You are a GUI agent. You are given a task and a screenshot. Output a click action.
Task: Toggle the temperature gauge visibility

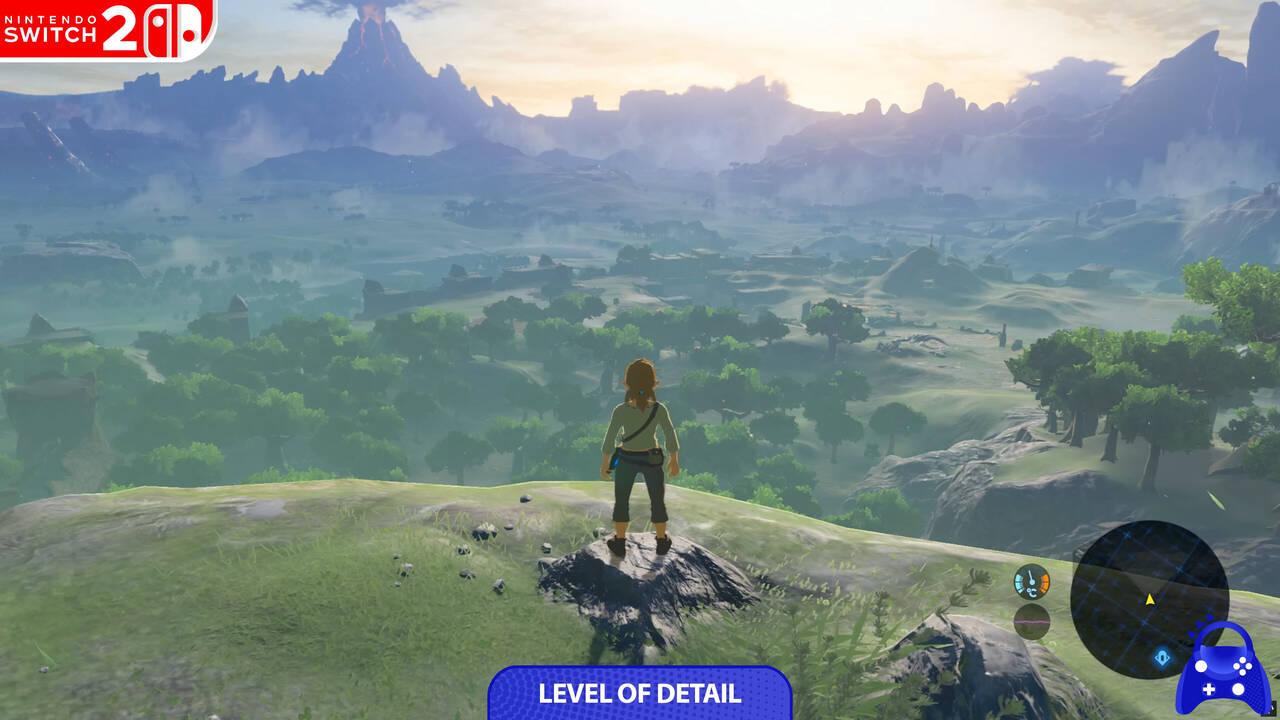pyautogui.click(x=1032, y=581)
